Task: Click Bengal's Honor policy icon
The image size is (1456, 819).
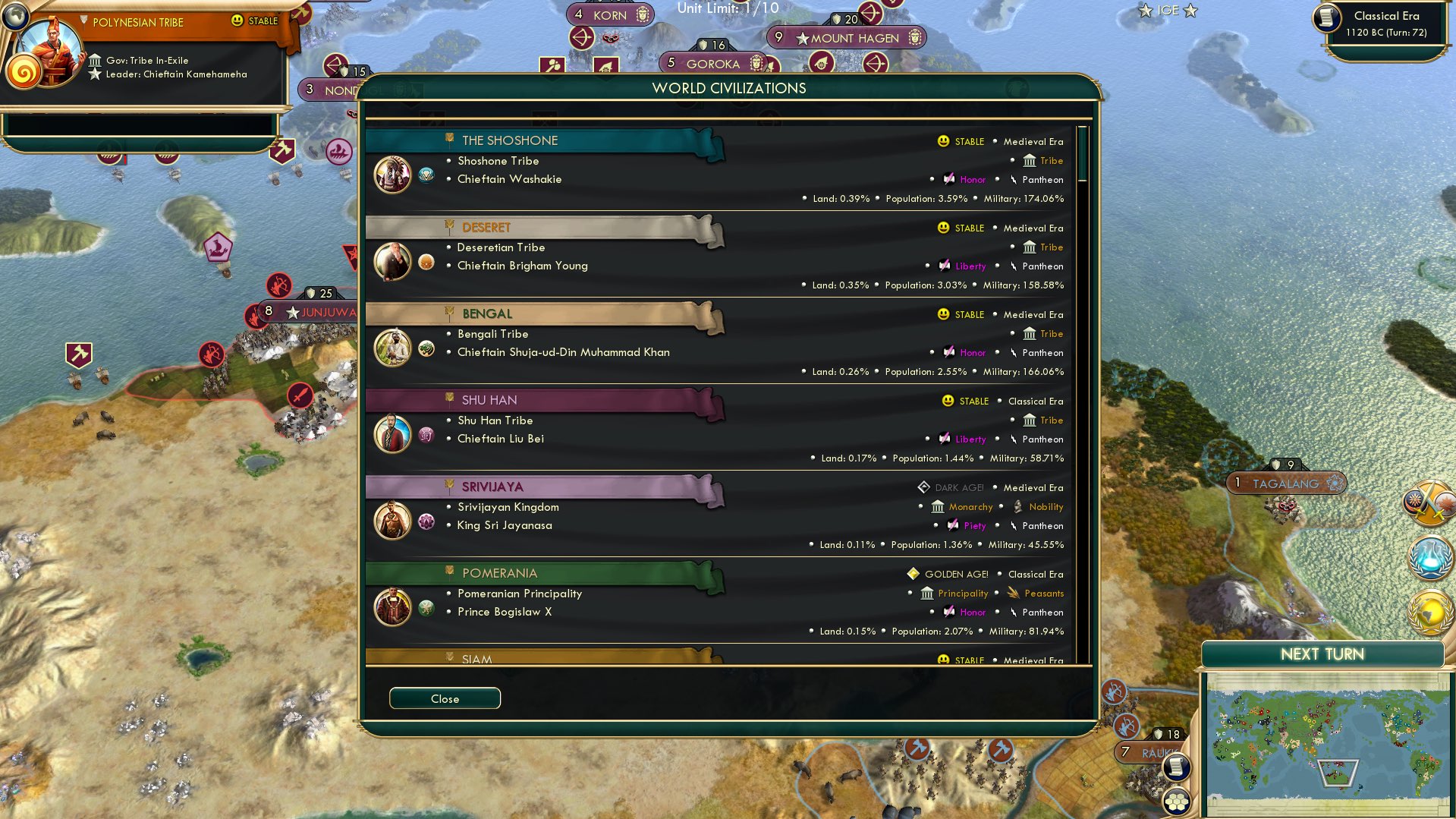Action: point(950,352)
